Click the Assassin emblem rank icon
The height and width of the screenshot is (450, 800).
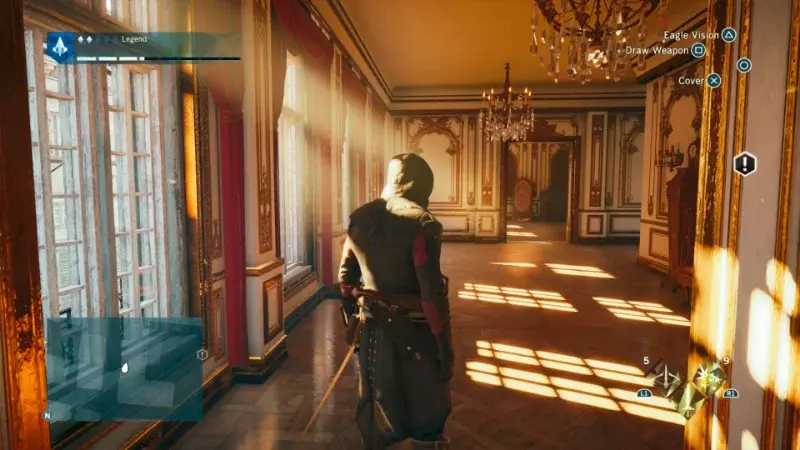click(x=60, y=44)
